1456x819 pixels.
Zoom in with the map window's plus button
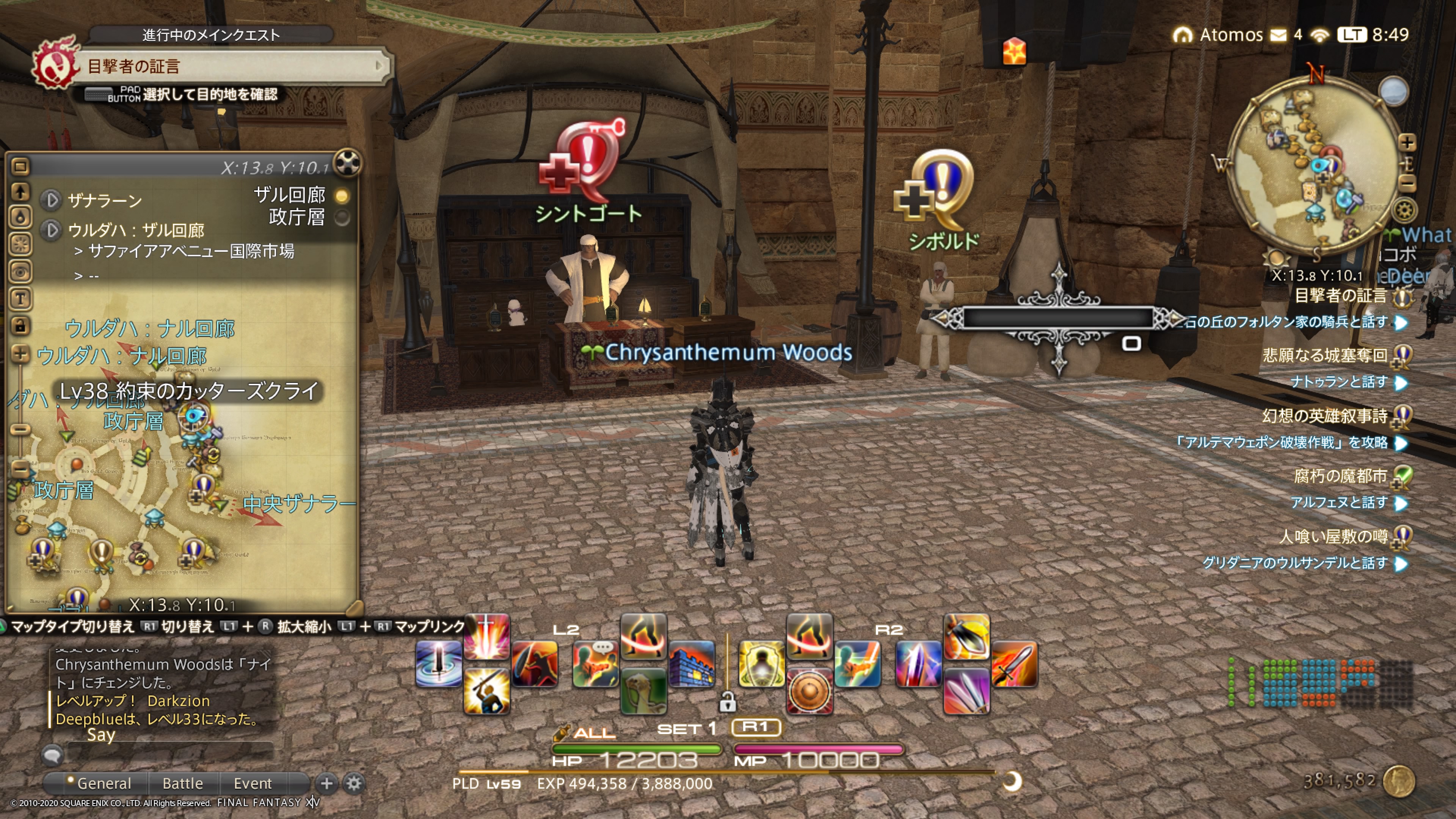click(20, 354)
